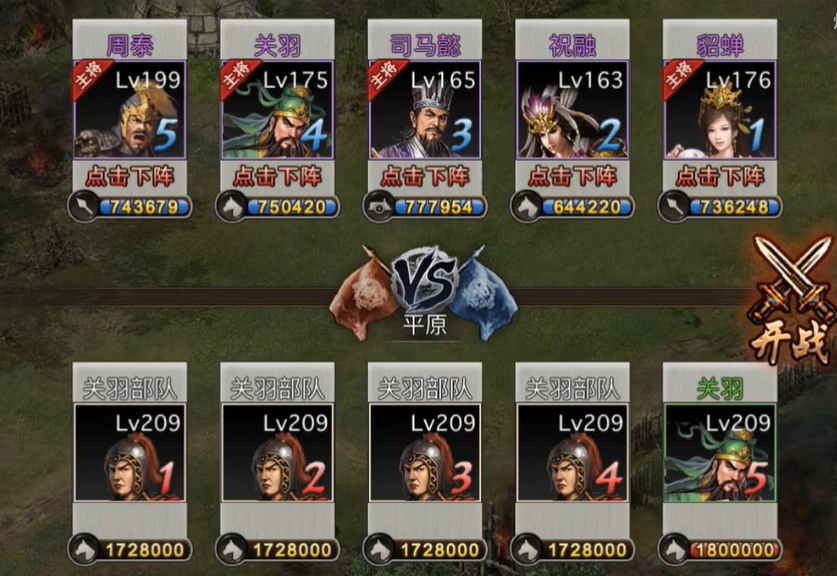The height and width of the screenshot is (576, 837).
Task: Remove 祝融 from the formation via 点击下阵
Action: [x=572, y=176]
